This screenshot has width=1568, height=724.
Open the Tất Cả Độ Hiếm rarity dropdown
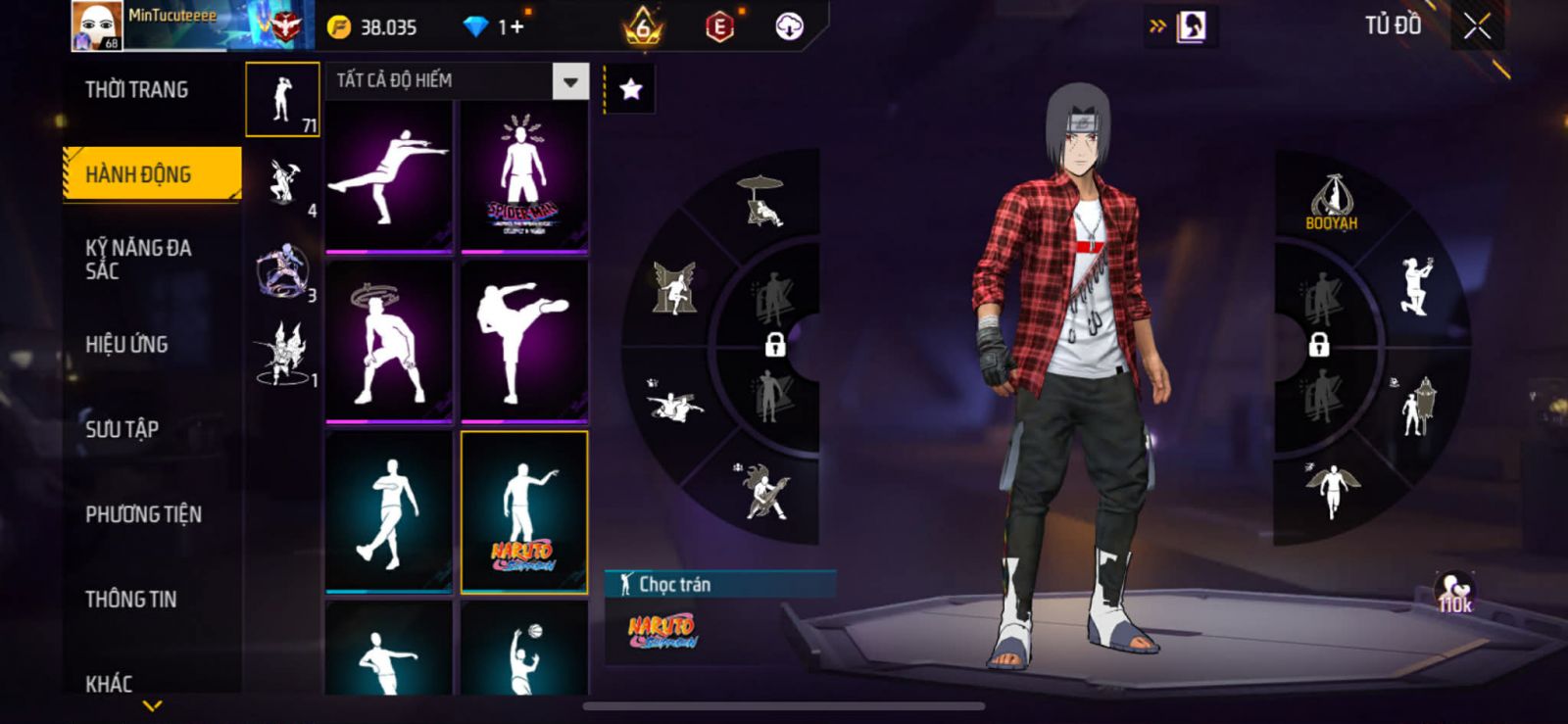(x=570, y=81)
